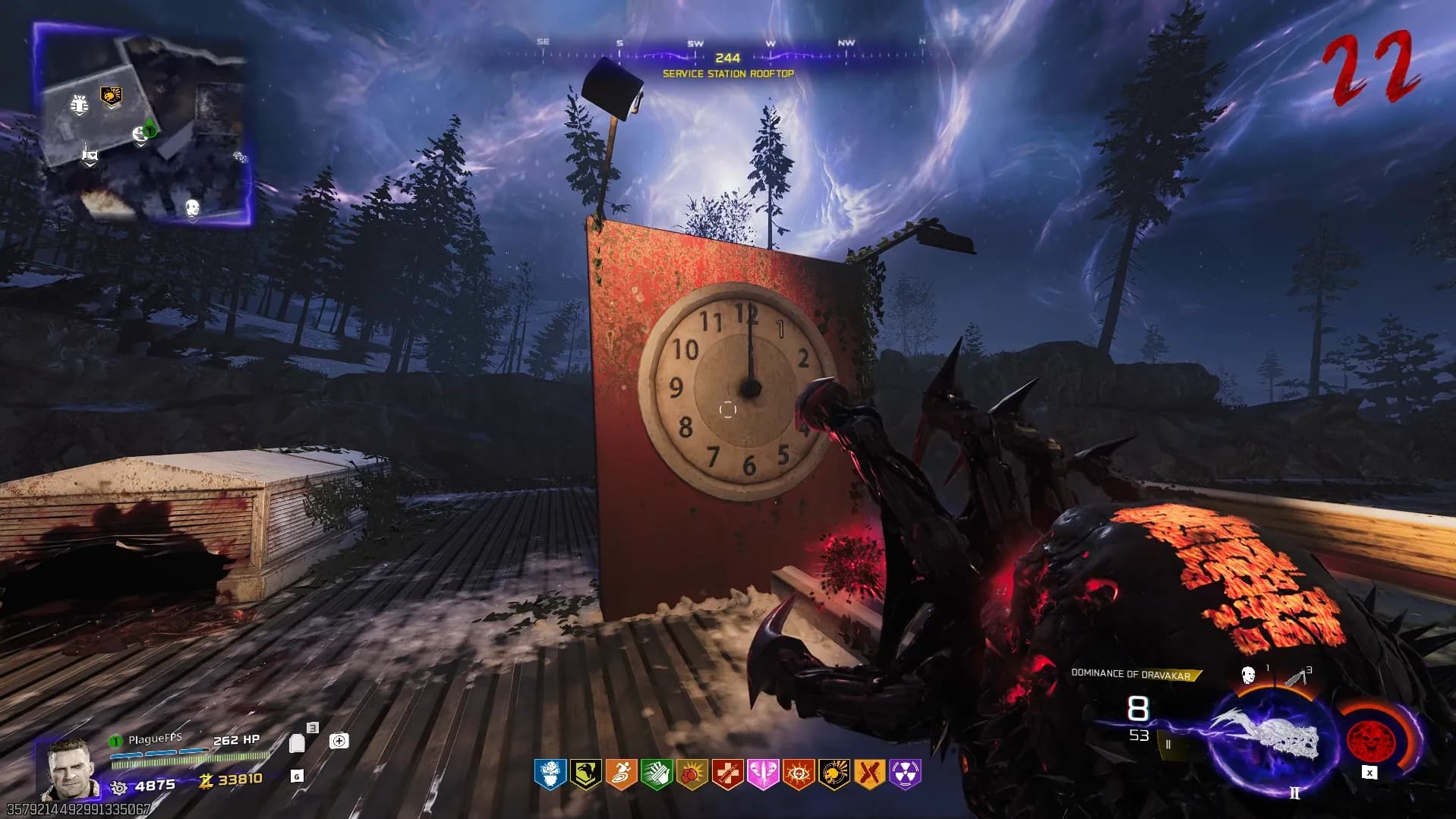Click the pink twin skulls perk icon
Viewport: 1456px width, 819px height.
pos(763,773)
